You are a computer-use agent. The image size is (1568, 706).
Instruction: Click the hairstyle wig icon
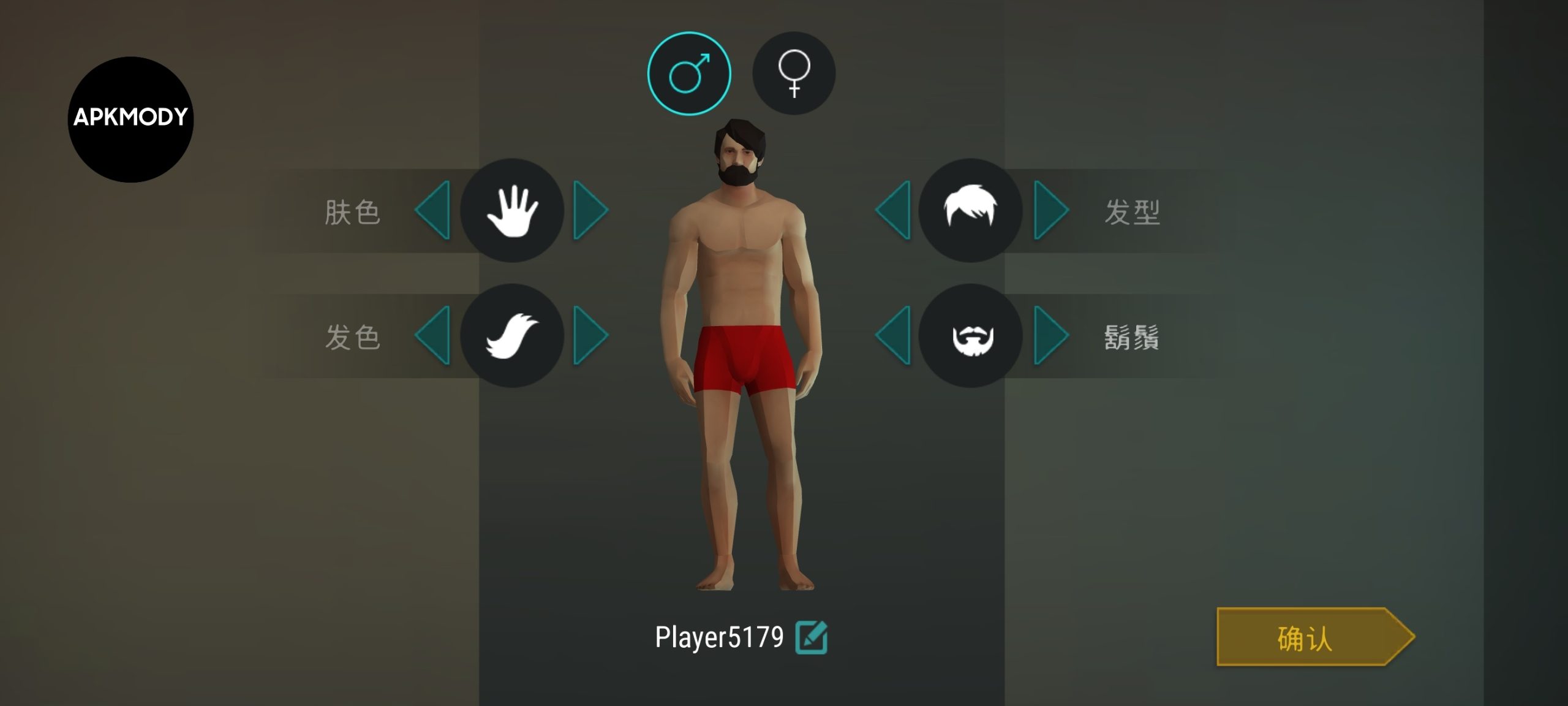point(970,210)
